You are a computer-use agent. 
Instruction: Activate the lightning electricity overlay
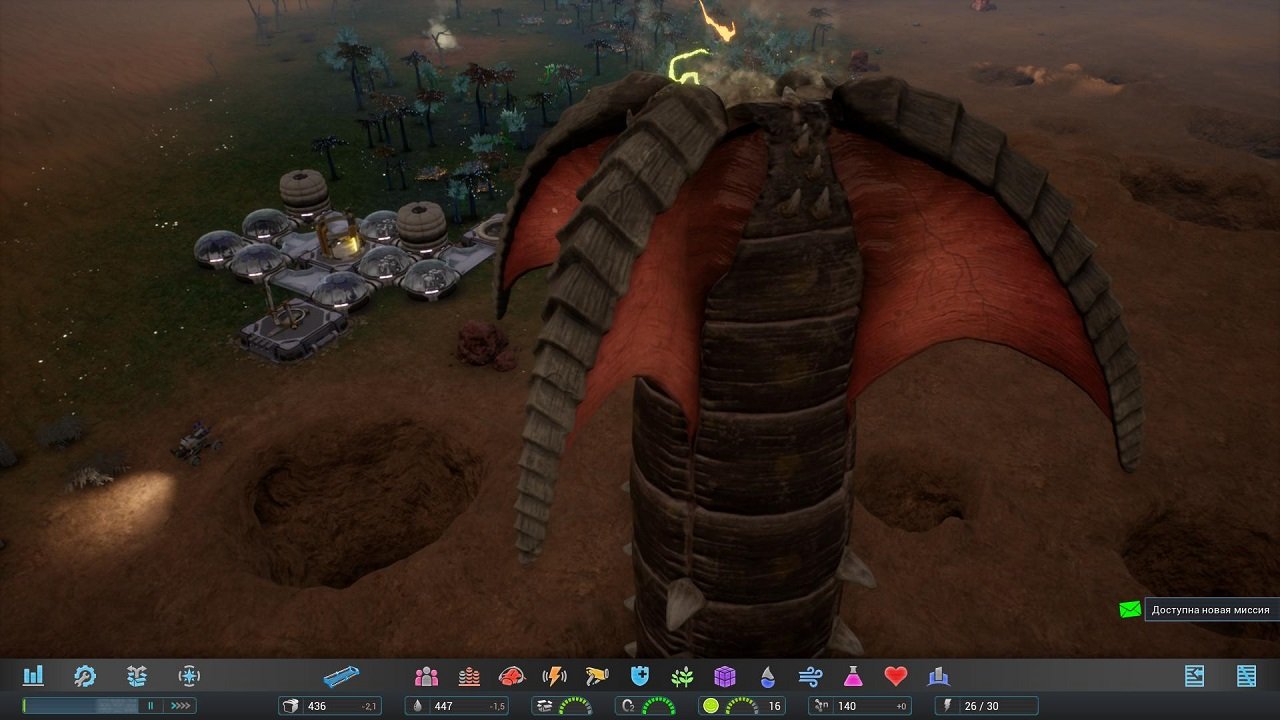coord(553,677)
